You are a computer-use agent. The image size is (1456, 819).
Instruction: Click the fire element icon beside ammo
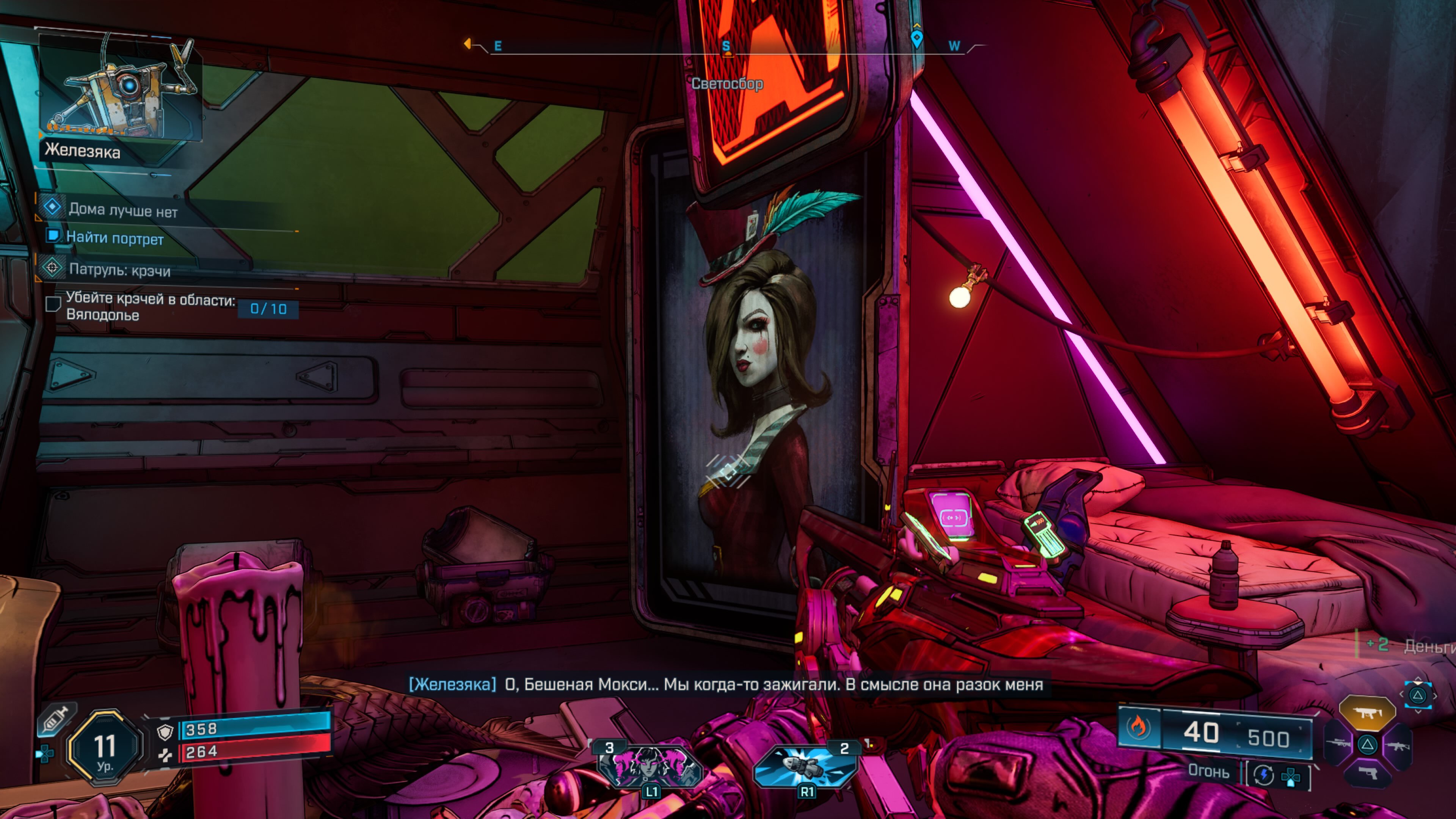[1138, 727]
